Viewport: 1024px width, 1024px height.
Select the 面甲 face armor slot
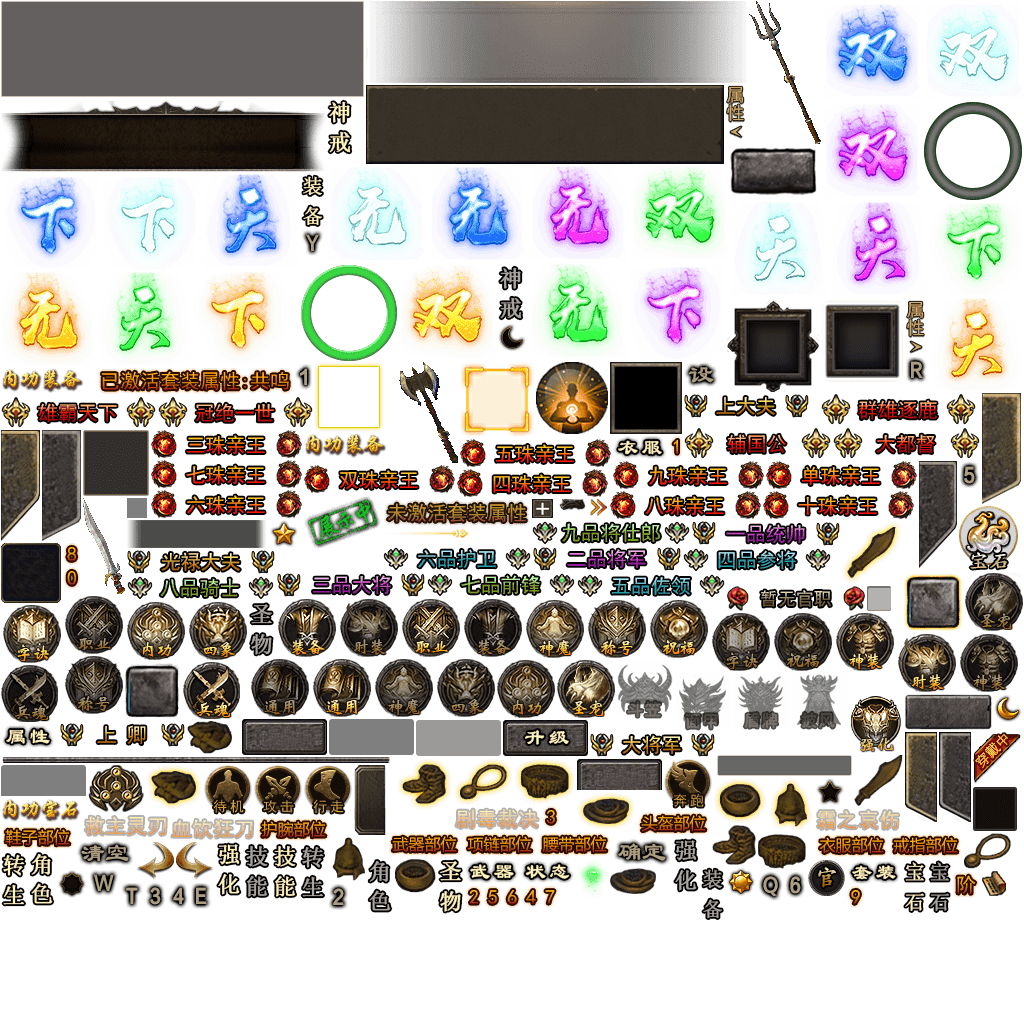coord(702,699)
